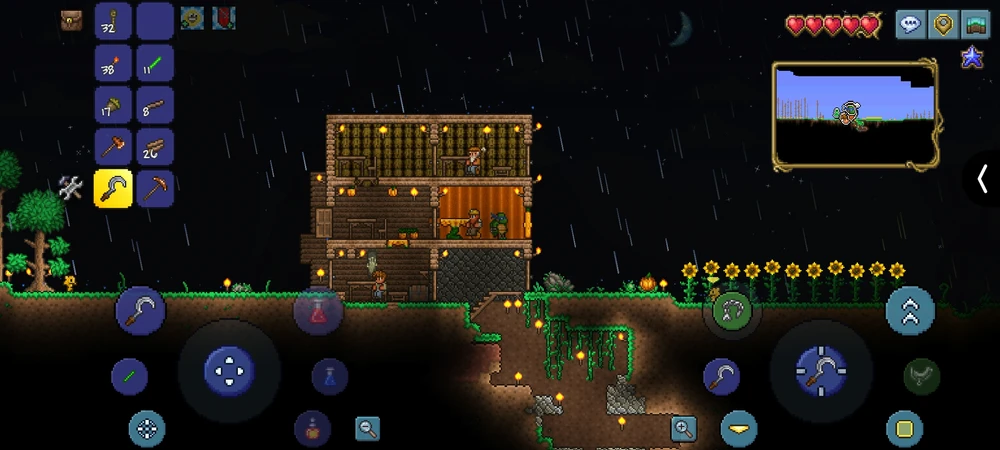Select the rope coil hotbar slot
The image size is (1000, 450).
click(113, 20)
